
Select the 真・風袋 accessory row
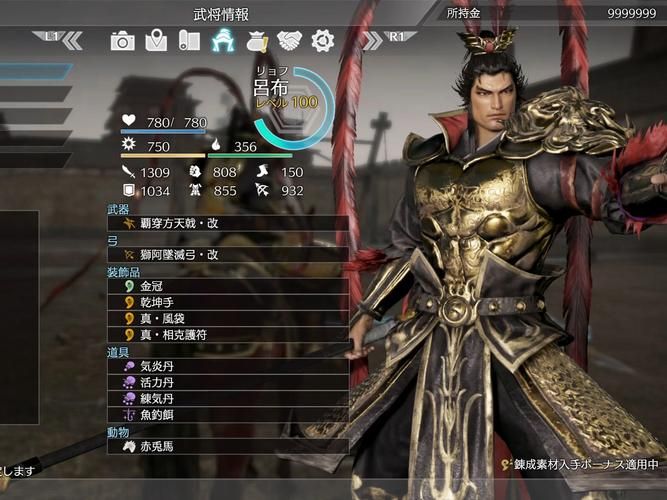(x=228, y=318)
